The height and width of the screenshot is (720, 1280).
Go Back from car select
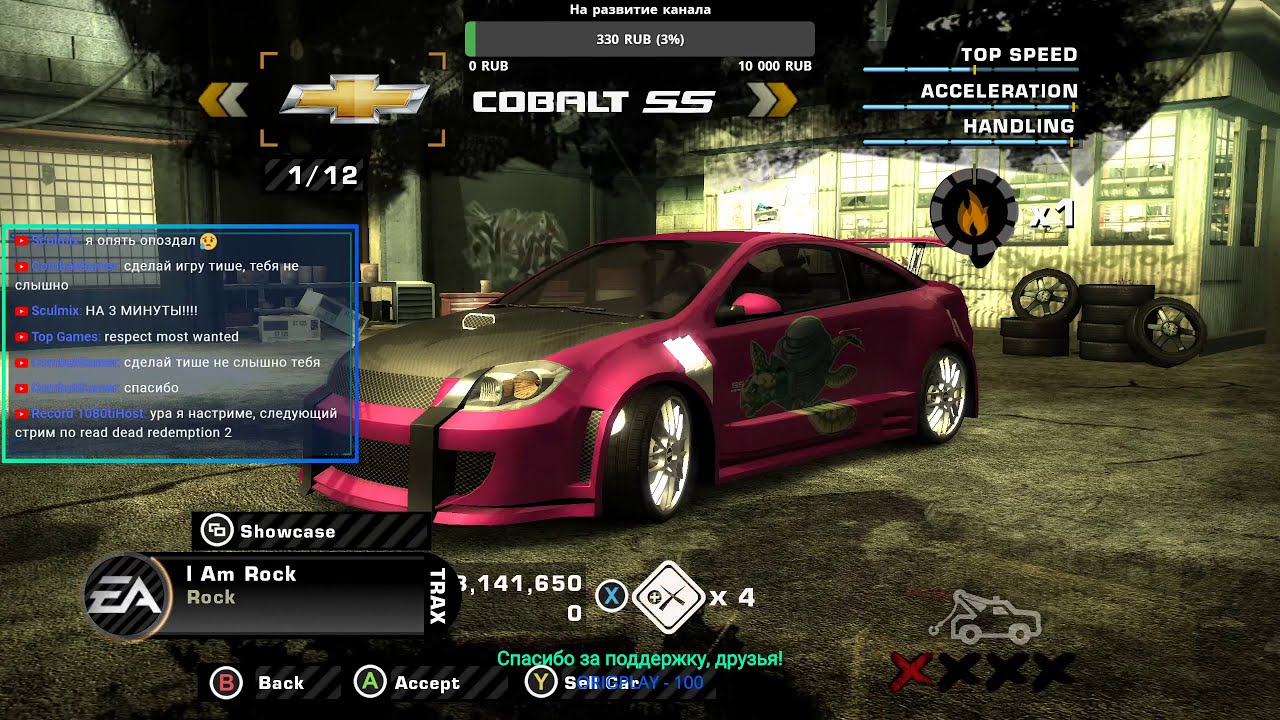(257, 683)
